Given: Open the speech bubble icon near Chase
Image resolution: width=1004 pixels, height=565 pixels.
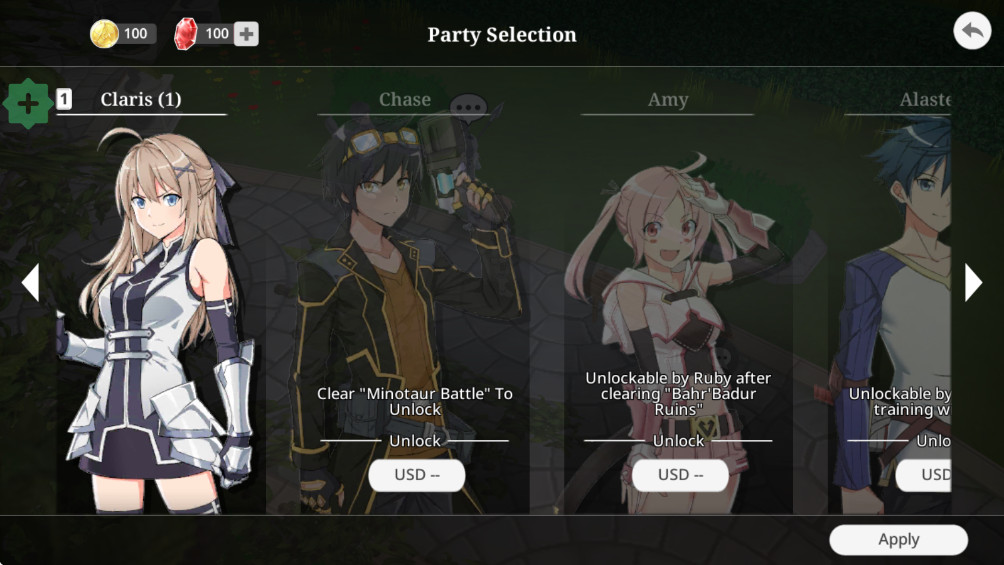Looking at the screenshot, I should tap(467, 106).
